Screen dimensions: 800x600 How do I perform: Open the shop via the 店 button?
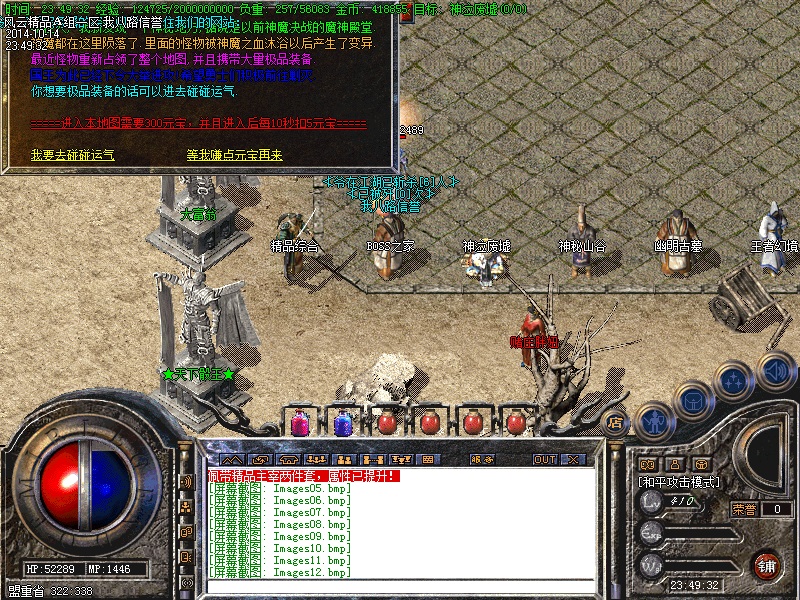pyautogui.click(x=615, y=422)
